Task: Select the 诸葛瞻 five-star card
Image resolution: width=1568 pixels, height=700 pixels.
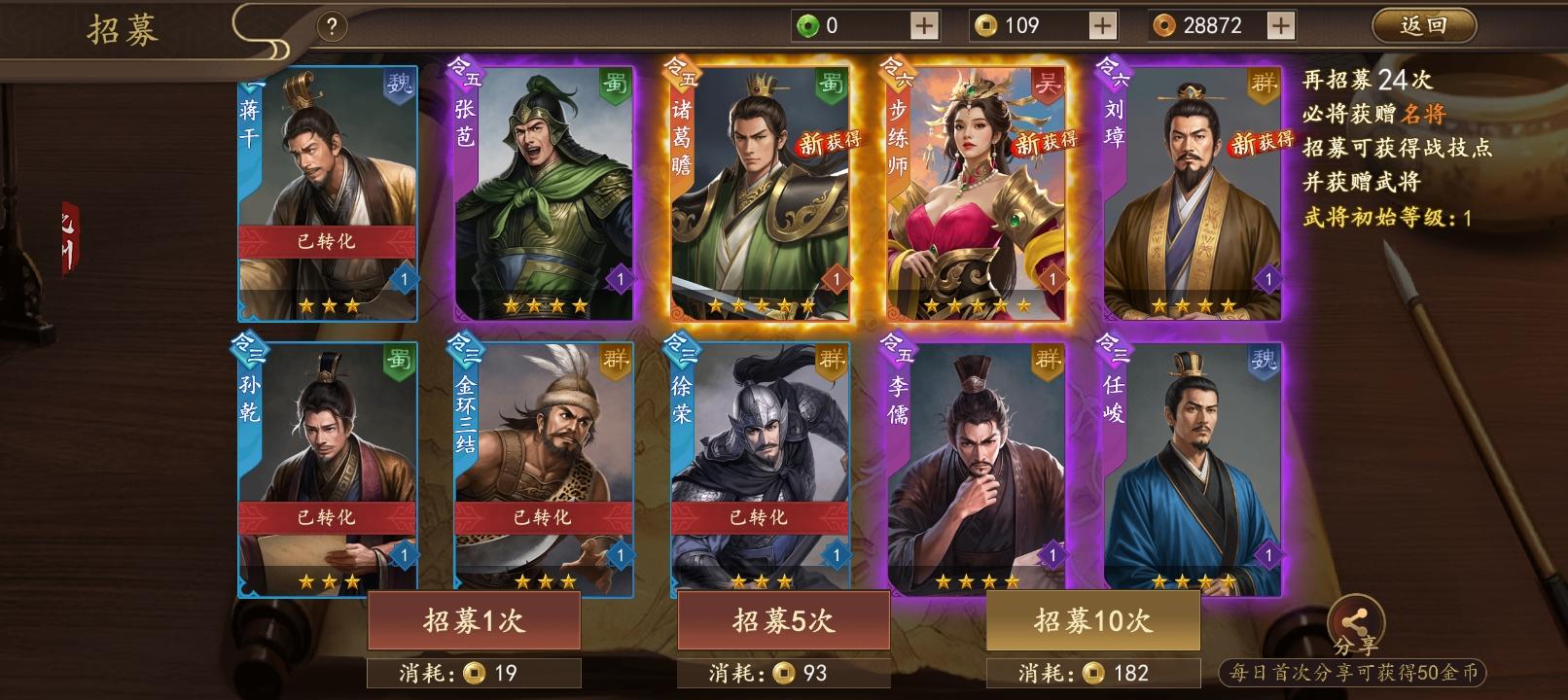Action: pyautogui.click(x=759, y=190)
